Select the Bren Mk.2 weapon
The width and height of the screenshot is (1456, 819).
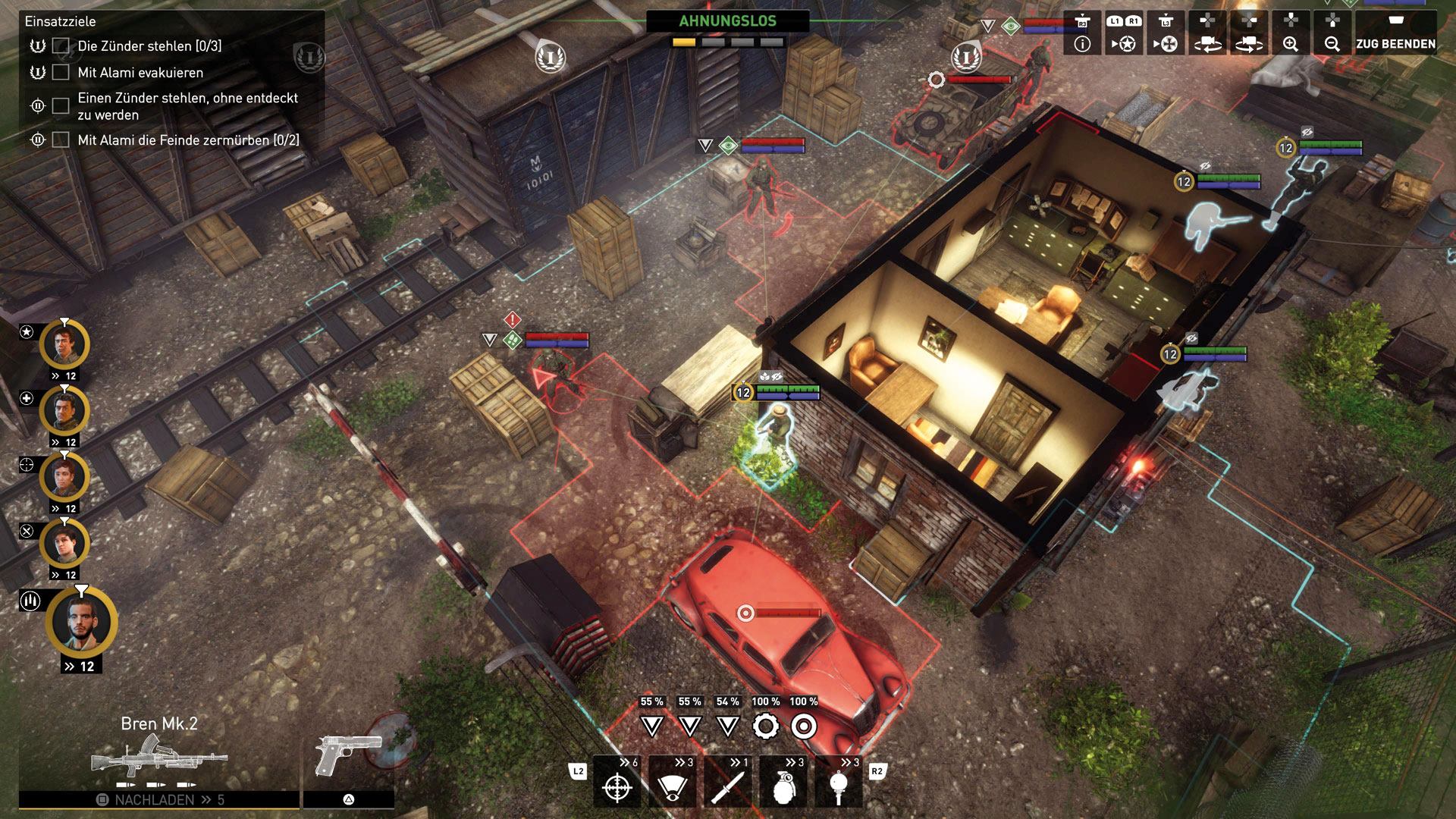pyautogui.click(x=158, y=755)
